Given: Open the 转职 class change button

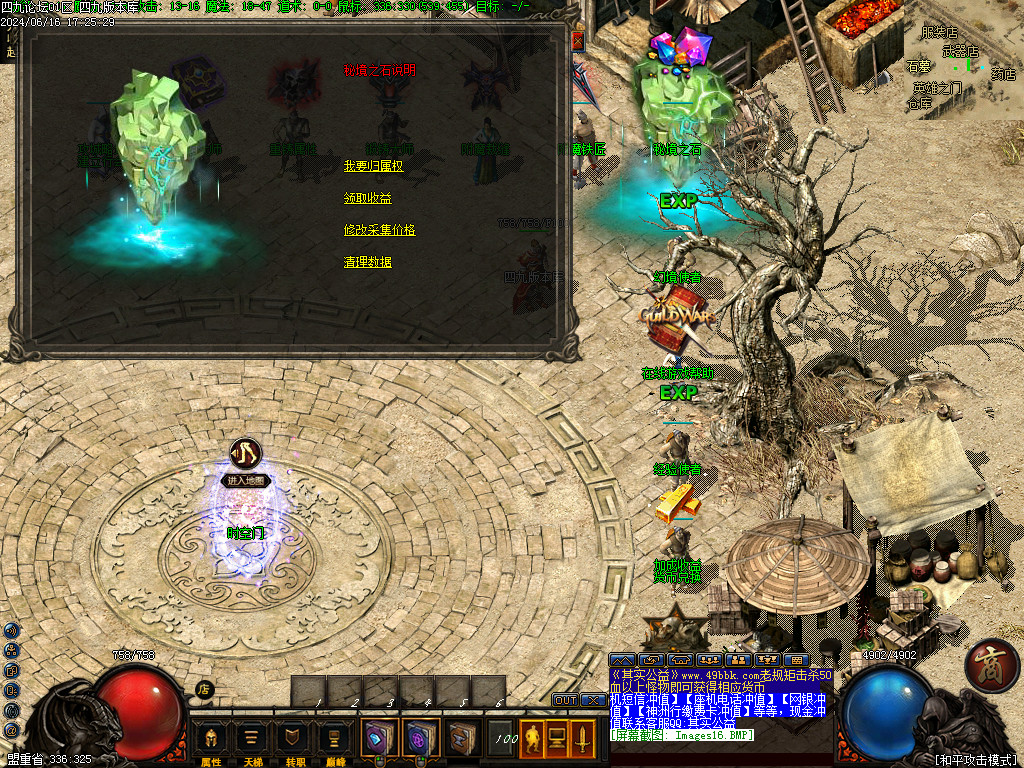Looking at the screenshot, I should click(294, 738).
